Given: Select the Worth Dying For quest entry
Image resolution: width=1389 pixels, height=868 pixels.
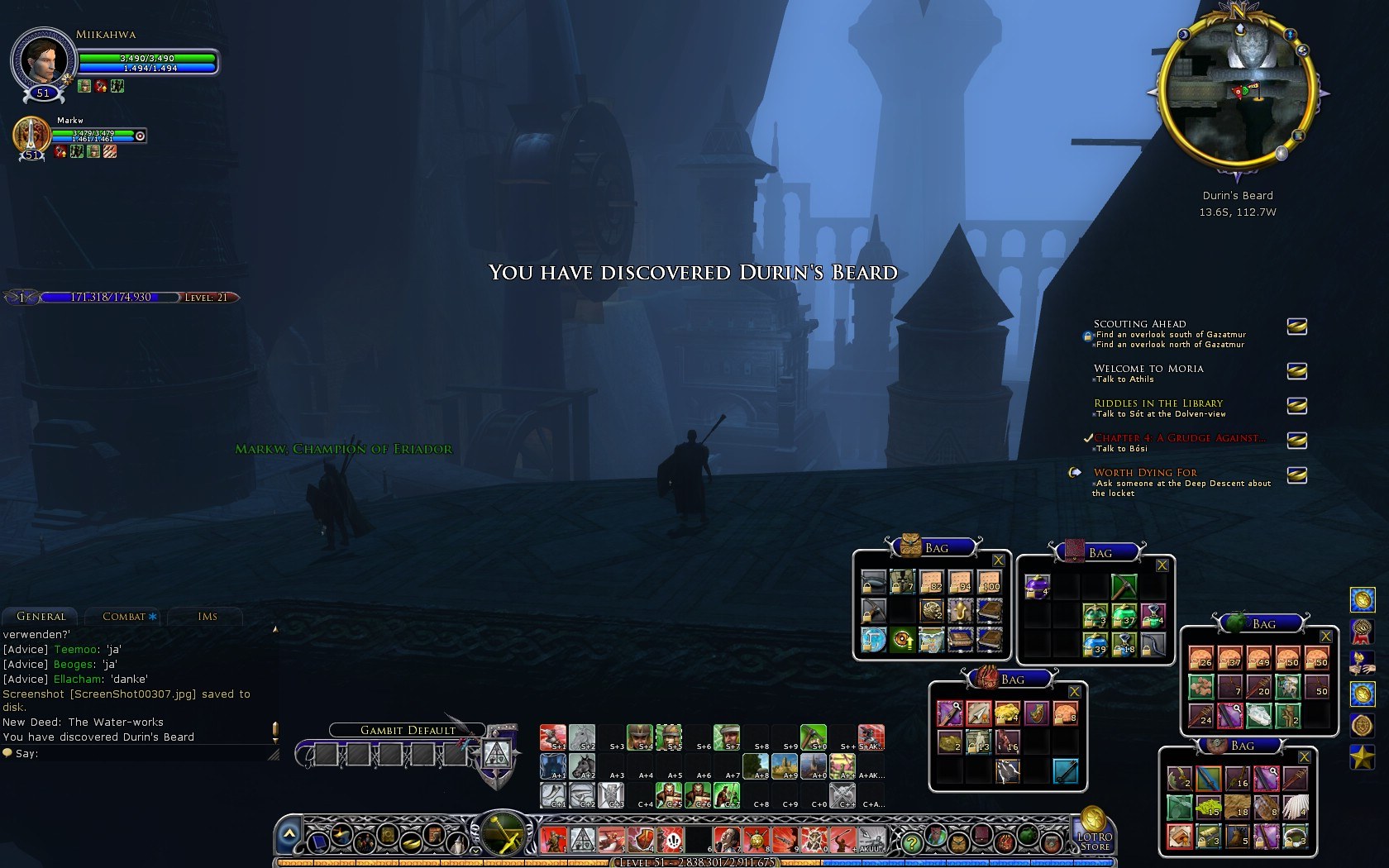Looking at the screenshot, I should (x=1145, y=473).
